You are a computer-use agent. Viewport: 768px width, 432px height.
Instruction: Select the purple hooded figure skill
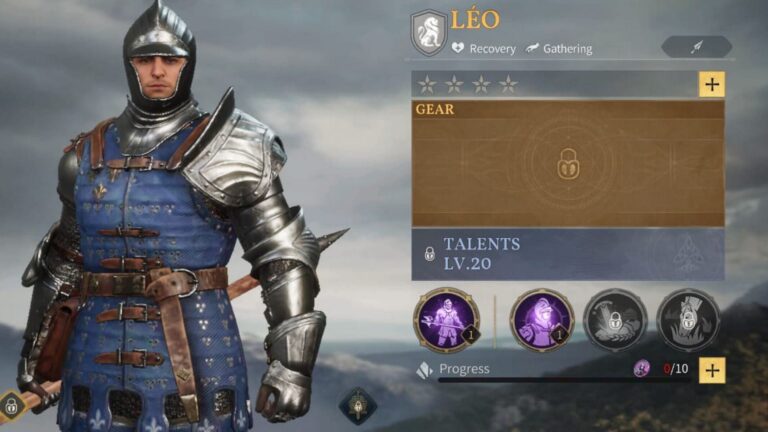click(541, 320)
